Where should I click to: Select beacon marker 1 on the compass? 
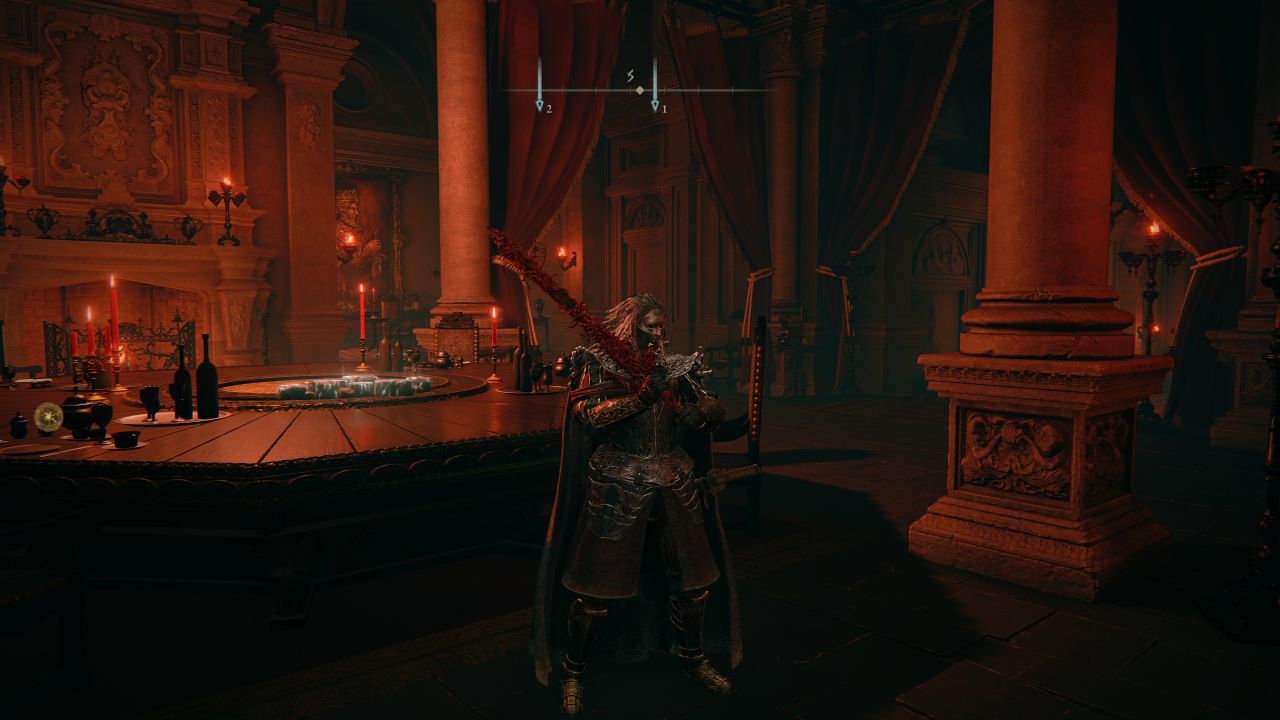[655, 103]
